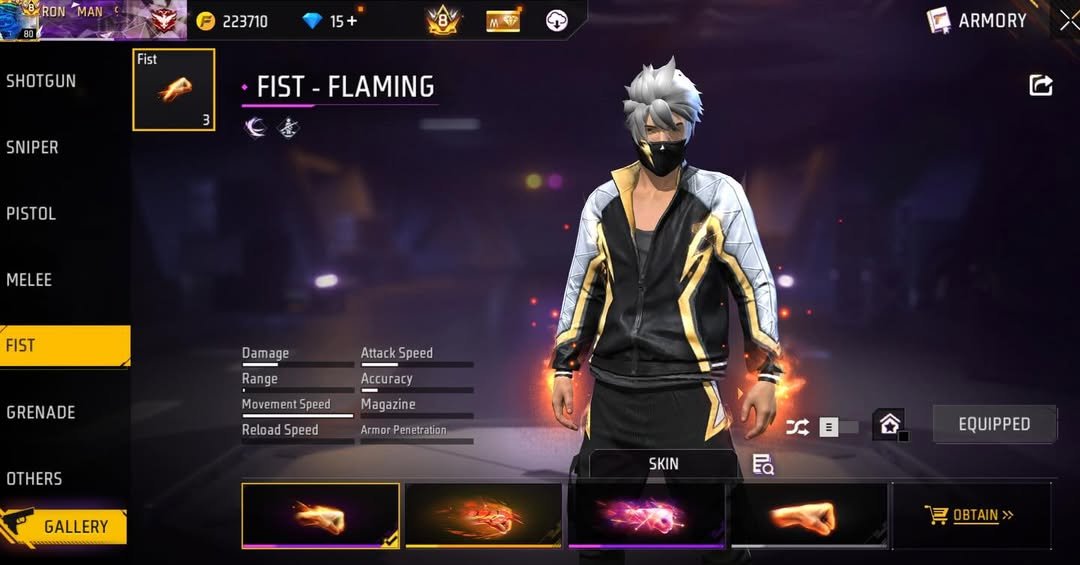Open the skin details magnifier list icon
Viewport: 1080px width, 565px height.
[x=763, y=464]
